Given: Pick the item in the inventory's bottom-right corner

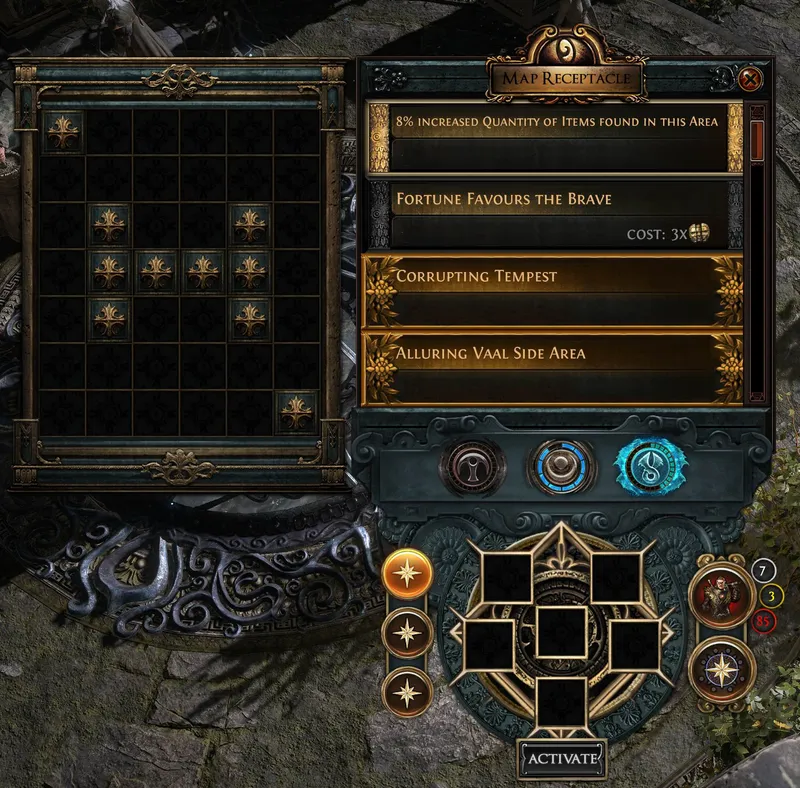Looking at the screenshot, I should pos(296,411).
